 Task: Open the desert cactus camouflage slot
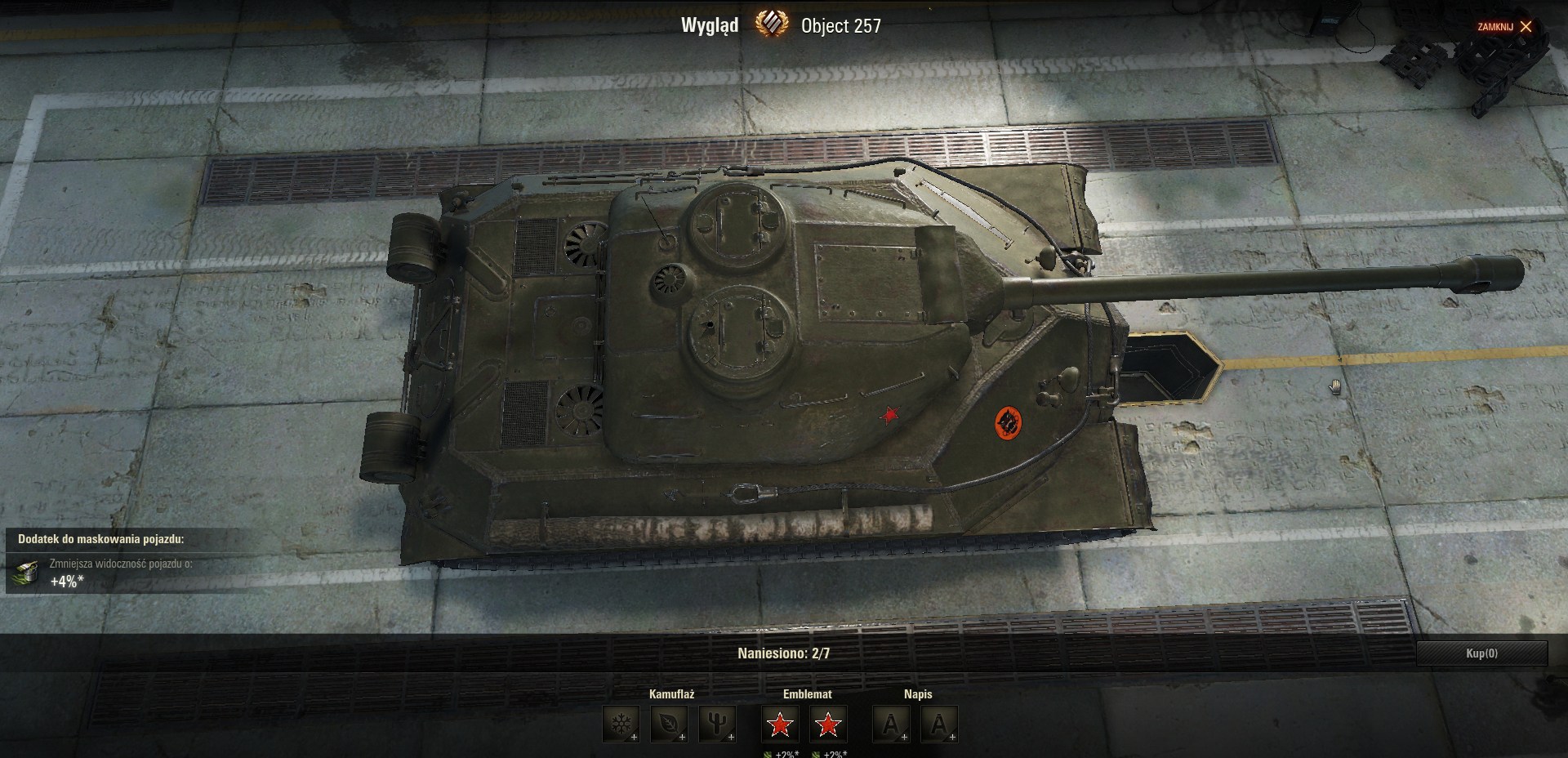(717, 725)
